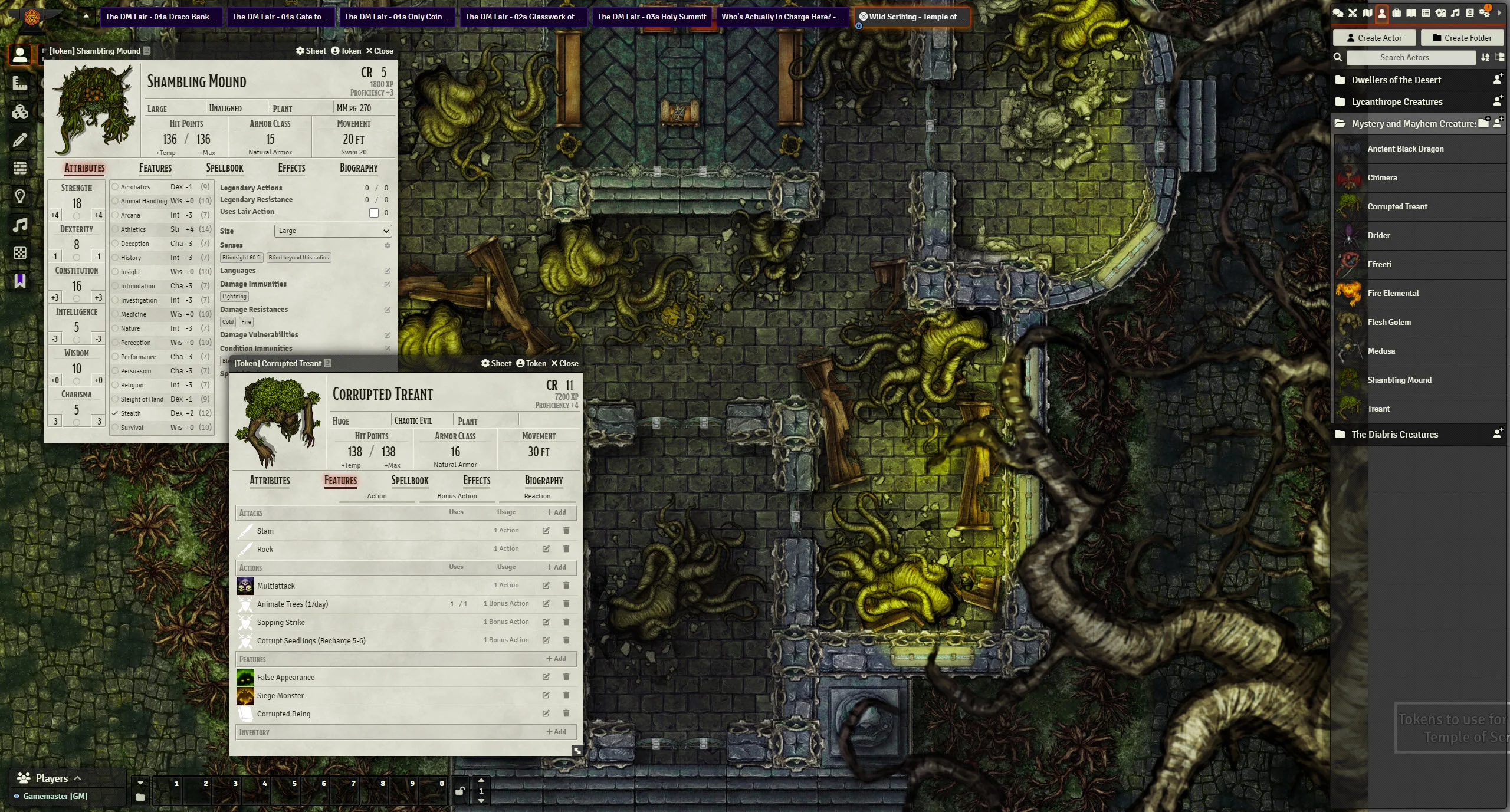This screenshot has width=1510, height=812.
Task: Switch to Corrupted Treant's Attributes tab
Action: [x=270, y=481]
